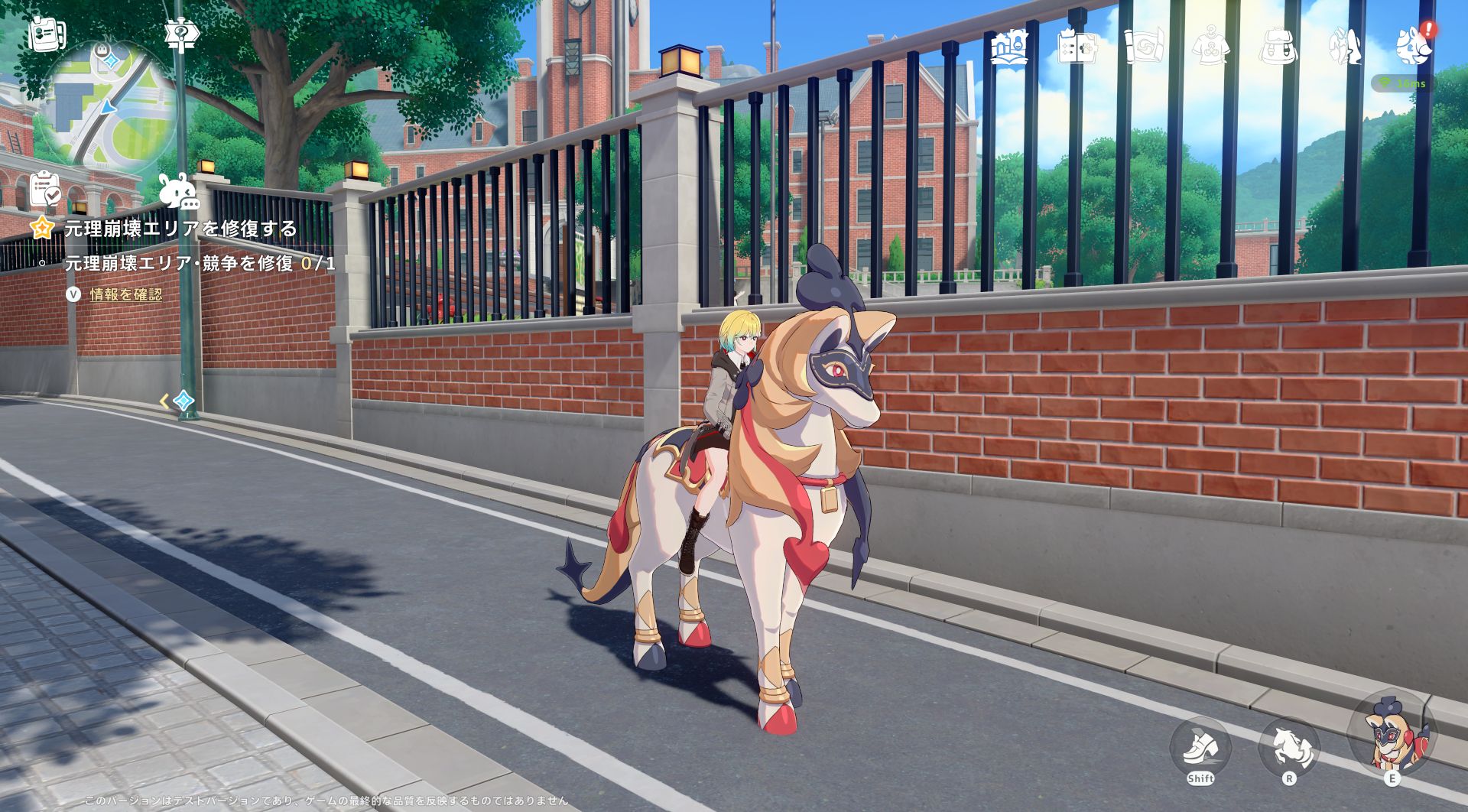This screenshot has width=1468, height=812.
Task: Open the backpack inventory
Action: 1277,47
